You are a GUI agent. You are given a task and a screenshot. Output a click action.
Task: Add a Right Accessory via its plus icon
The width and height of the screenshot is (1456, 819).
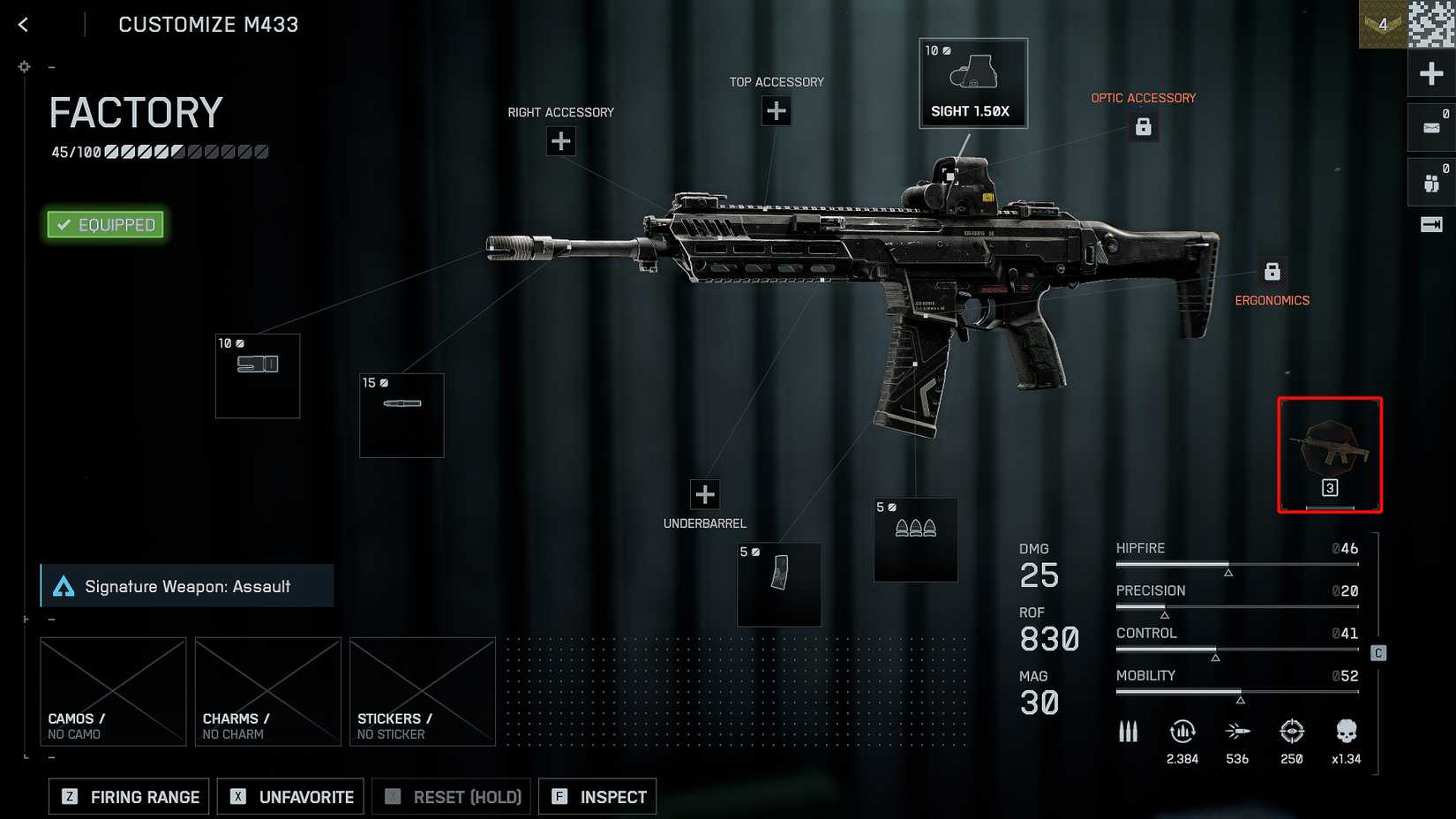coord(561,140)
